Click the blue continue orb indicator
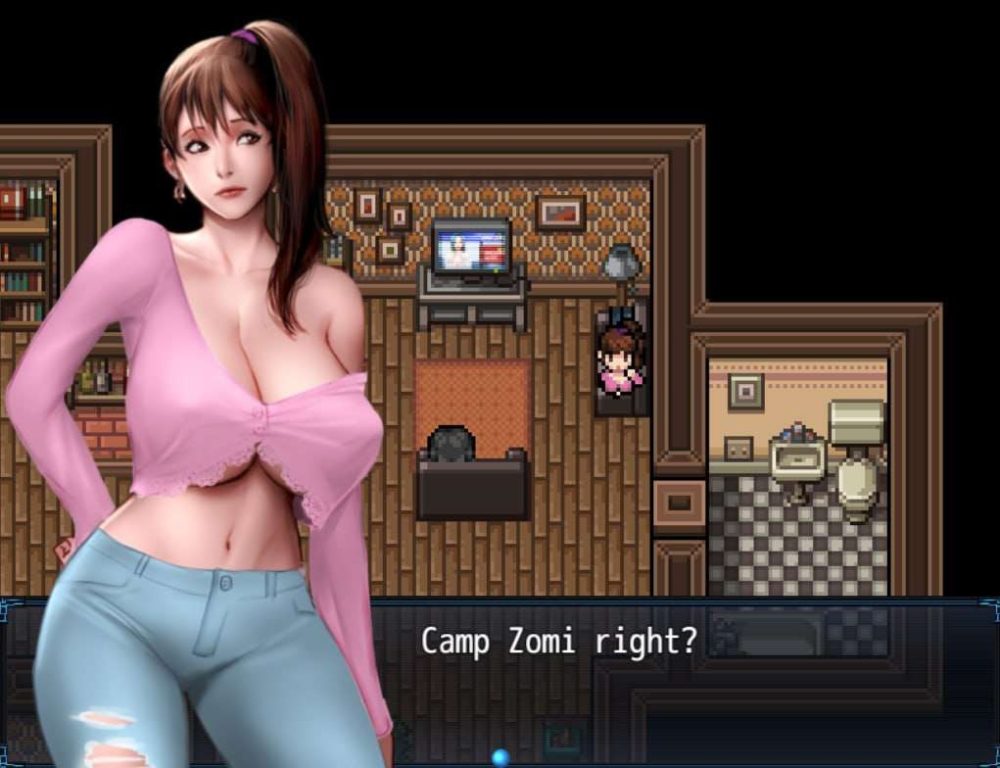The height and width of the screenshot is (768, 1000). 500,758
